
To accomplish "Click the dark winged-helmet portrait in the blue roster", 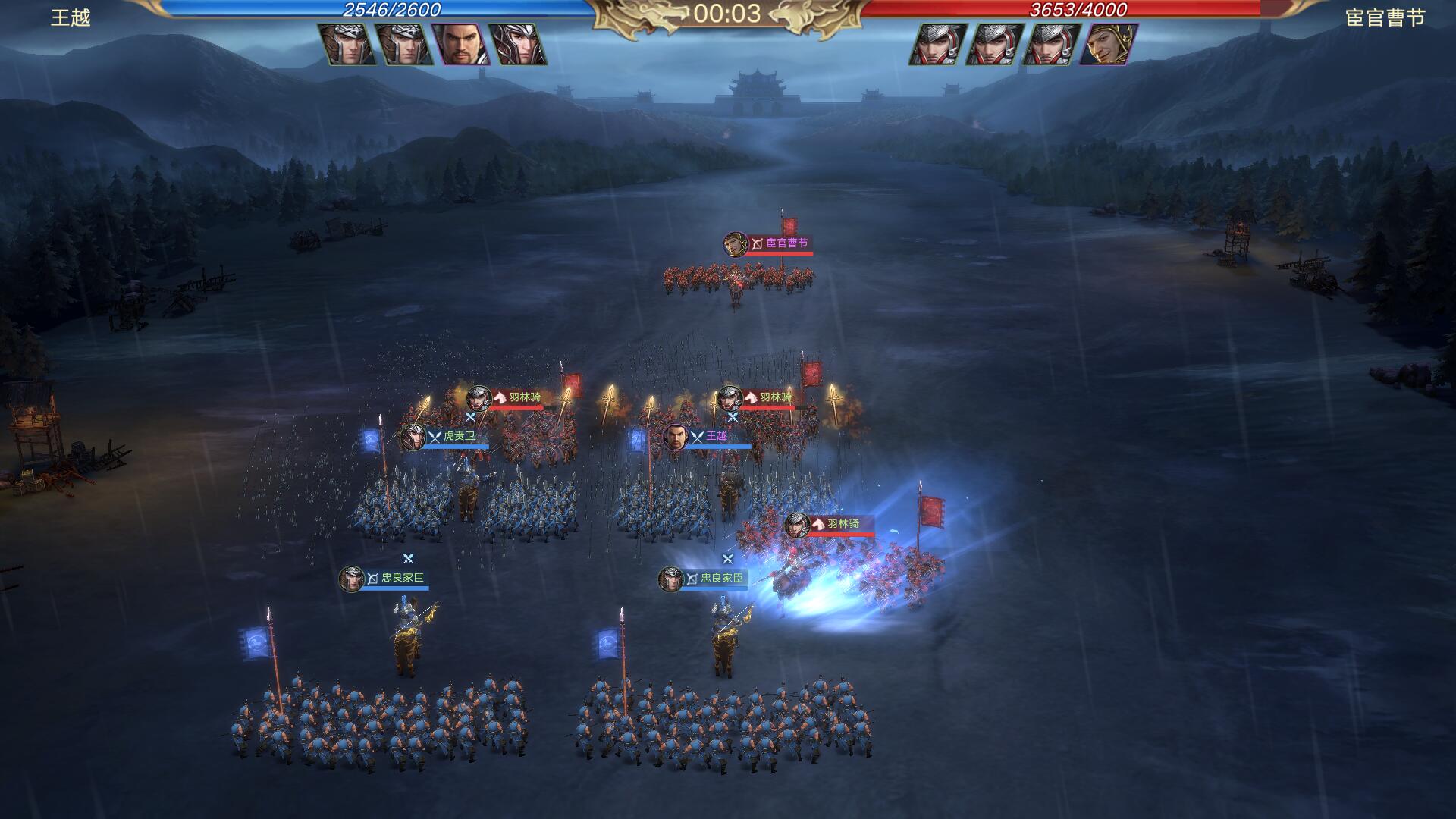I will [x=517, y=44].
